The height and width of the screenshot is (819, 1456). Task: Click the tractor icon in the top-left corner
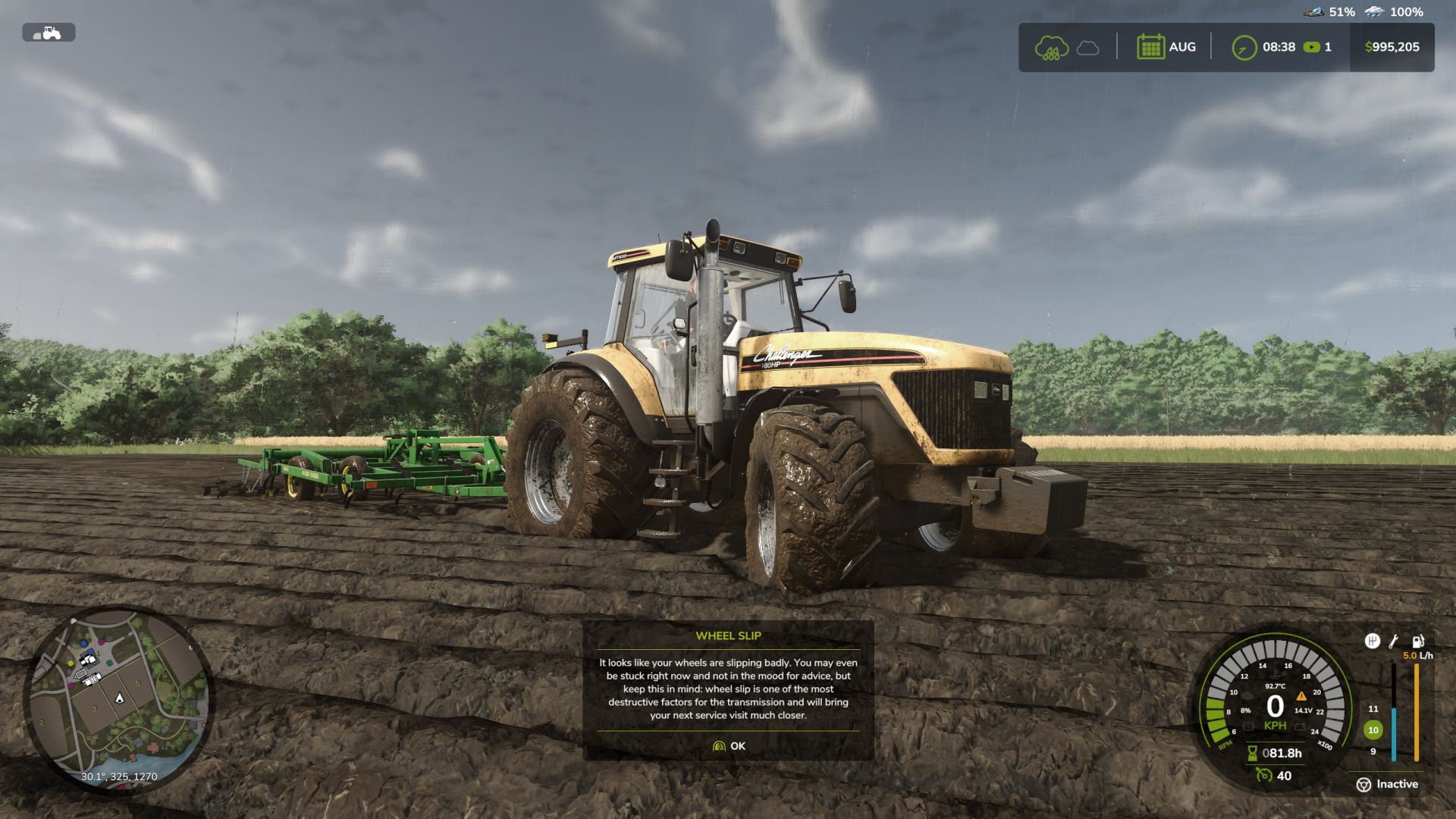tap(50, 33)
